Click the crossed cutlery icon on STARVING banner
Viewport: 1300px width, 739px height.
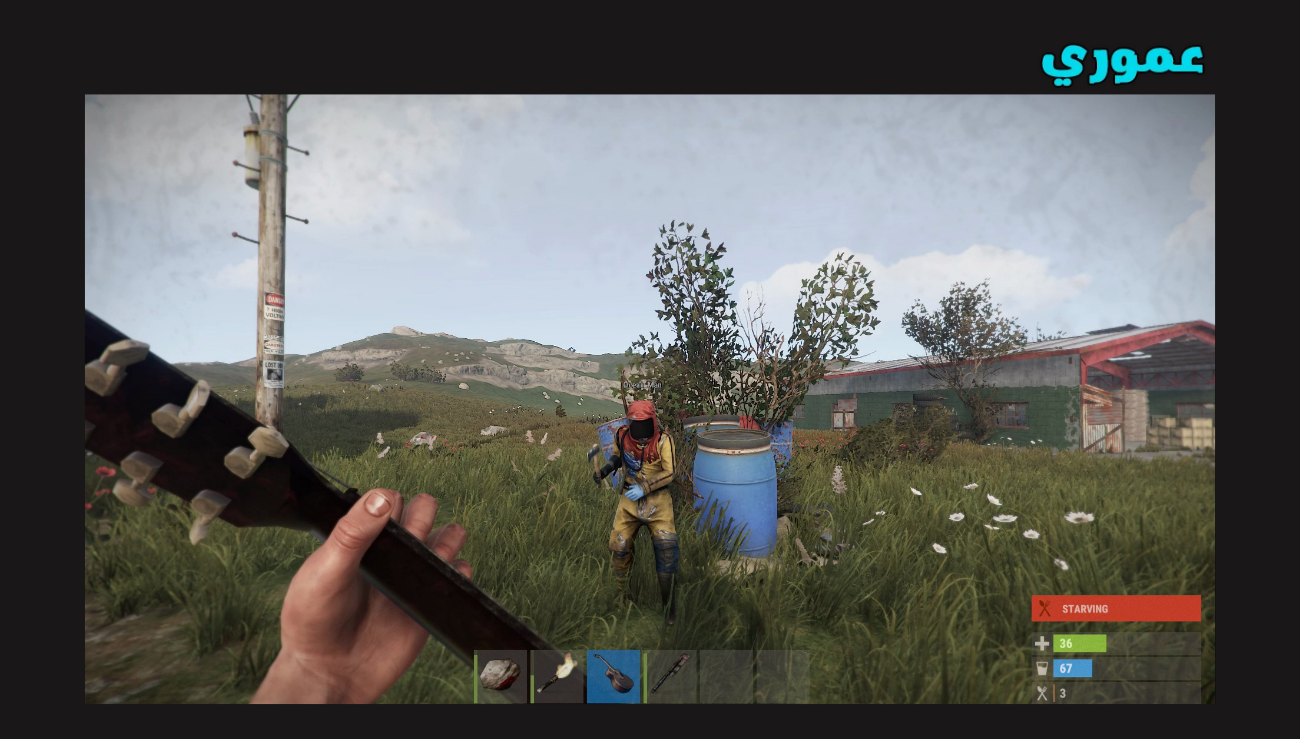click(1046, 608)
